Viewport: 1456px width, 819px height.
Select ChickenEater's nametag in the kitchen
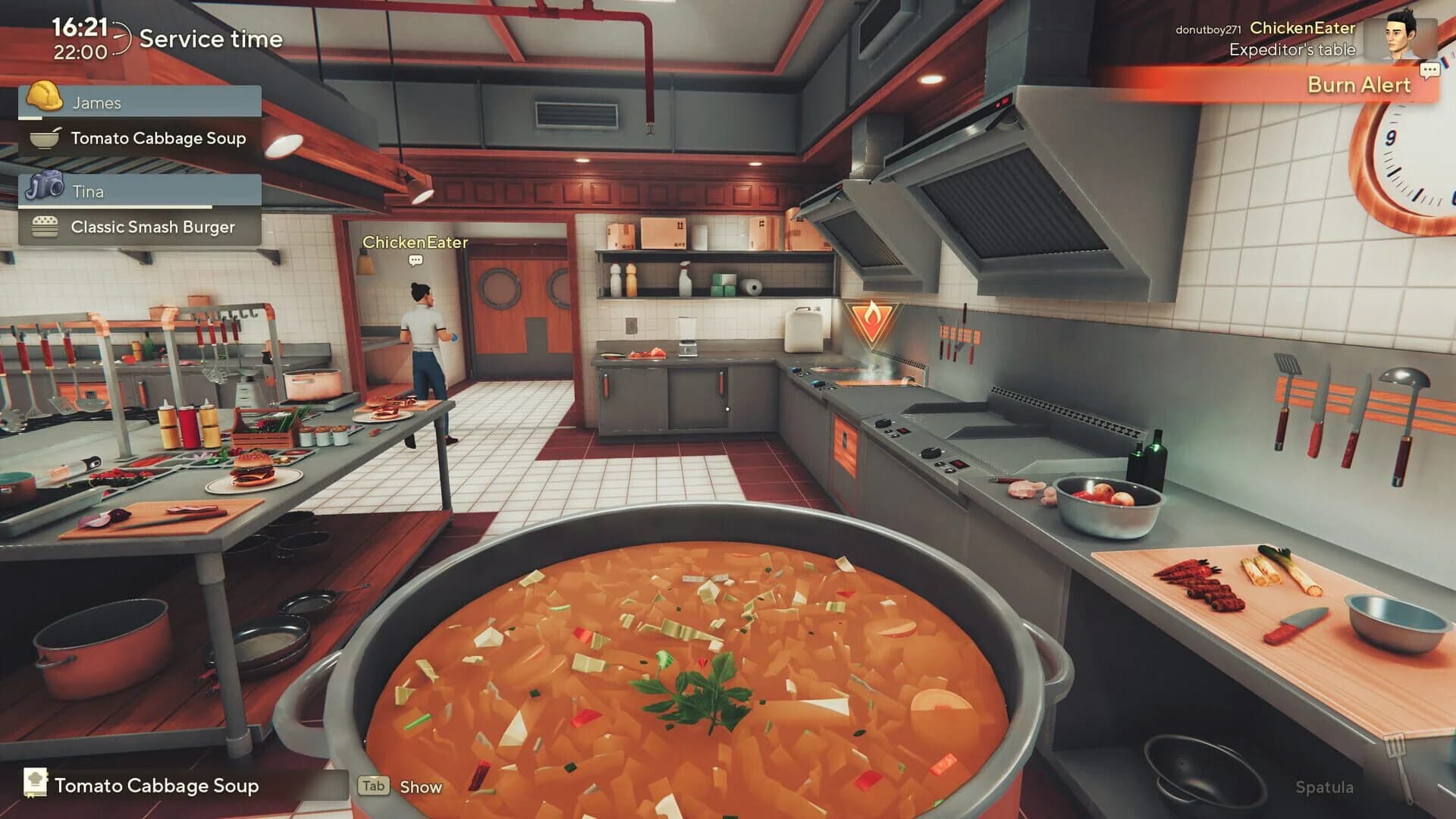(x=416, y=243)
